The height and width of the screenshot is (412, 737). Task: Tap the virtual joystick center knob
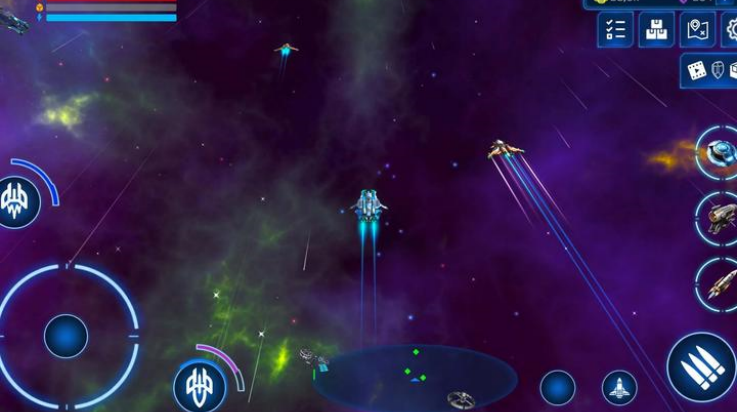pos(66,335)
